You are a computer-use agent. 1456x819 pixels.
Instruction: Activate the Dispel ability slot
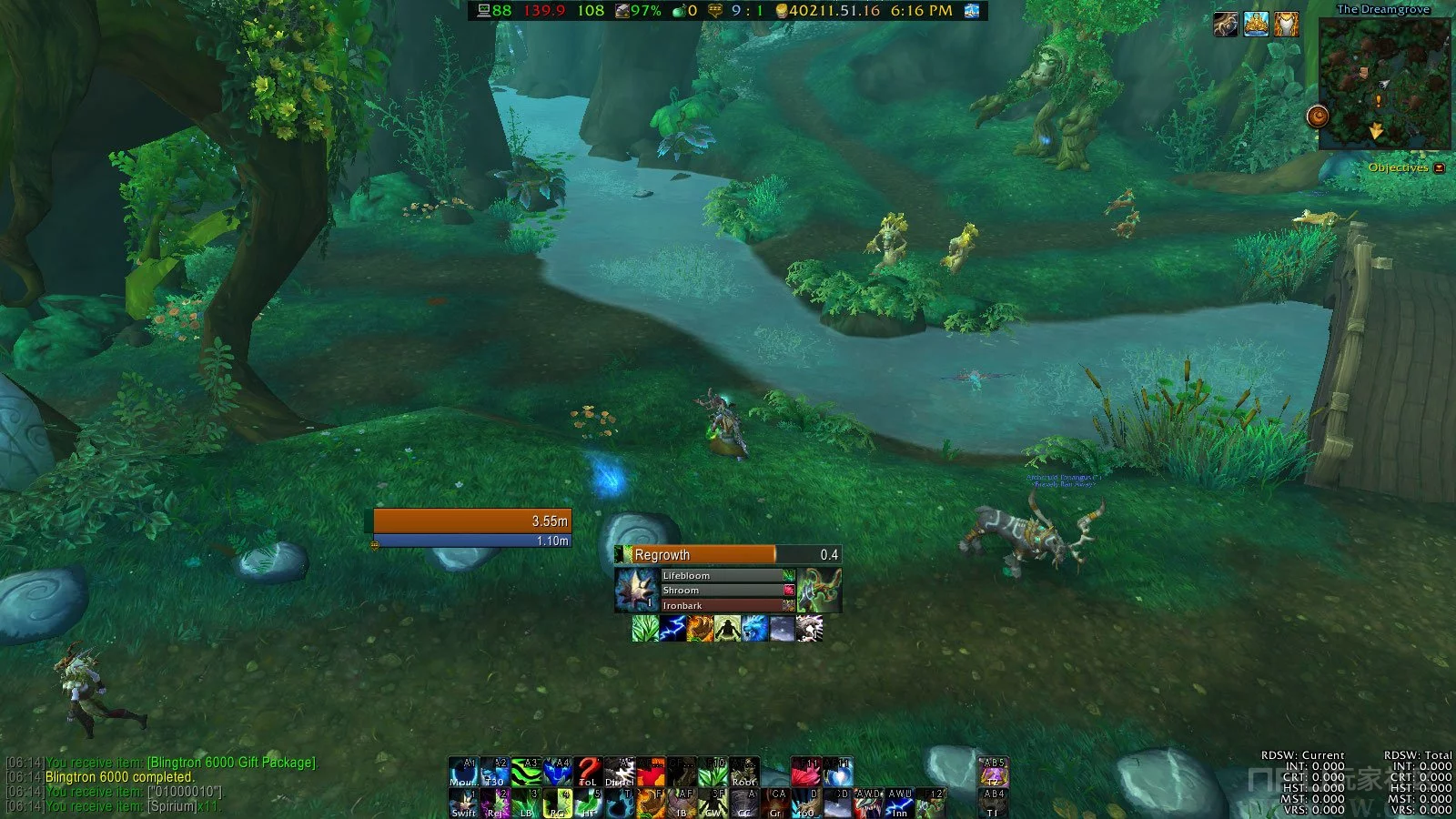(620, 772)
